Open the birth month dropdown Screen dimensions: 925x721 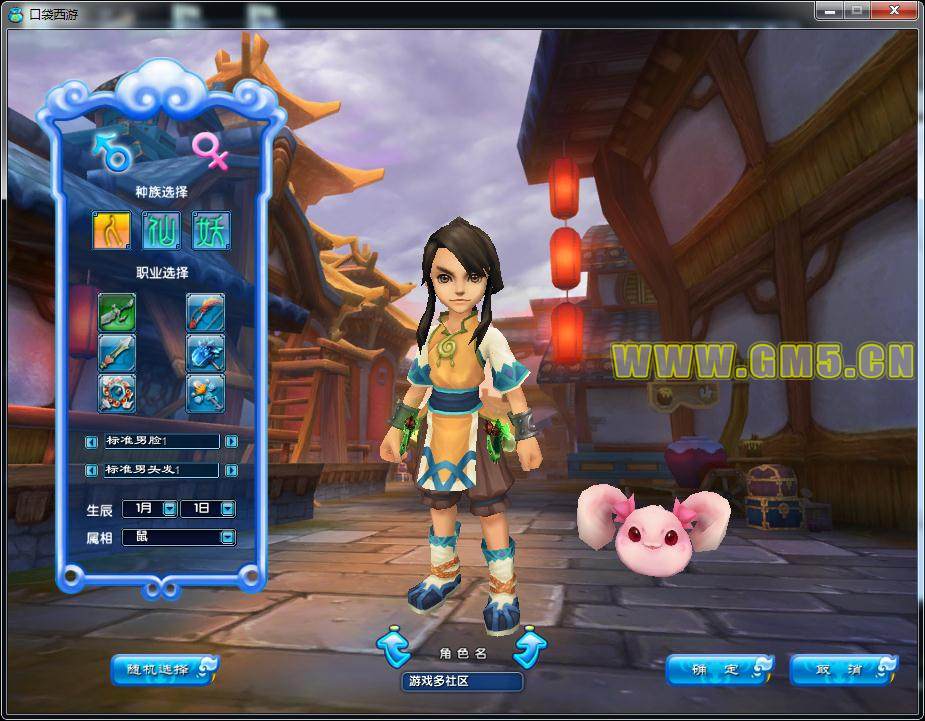(x=169, y=509)
